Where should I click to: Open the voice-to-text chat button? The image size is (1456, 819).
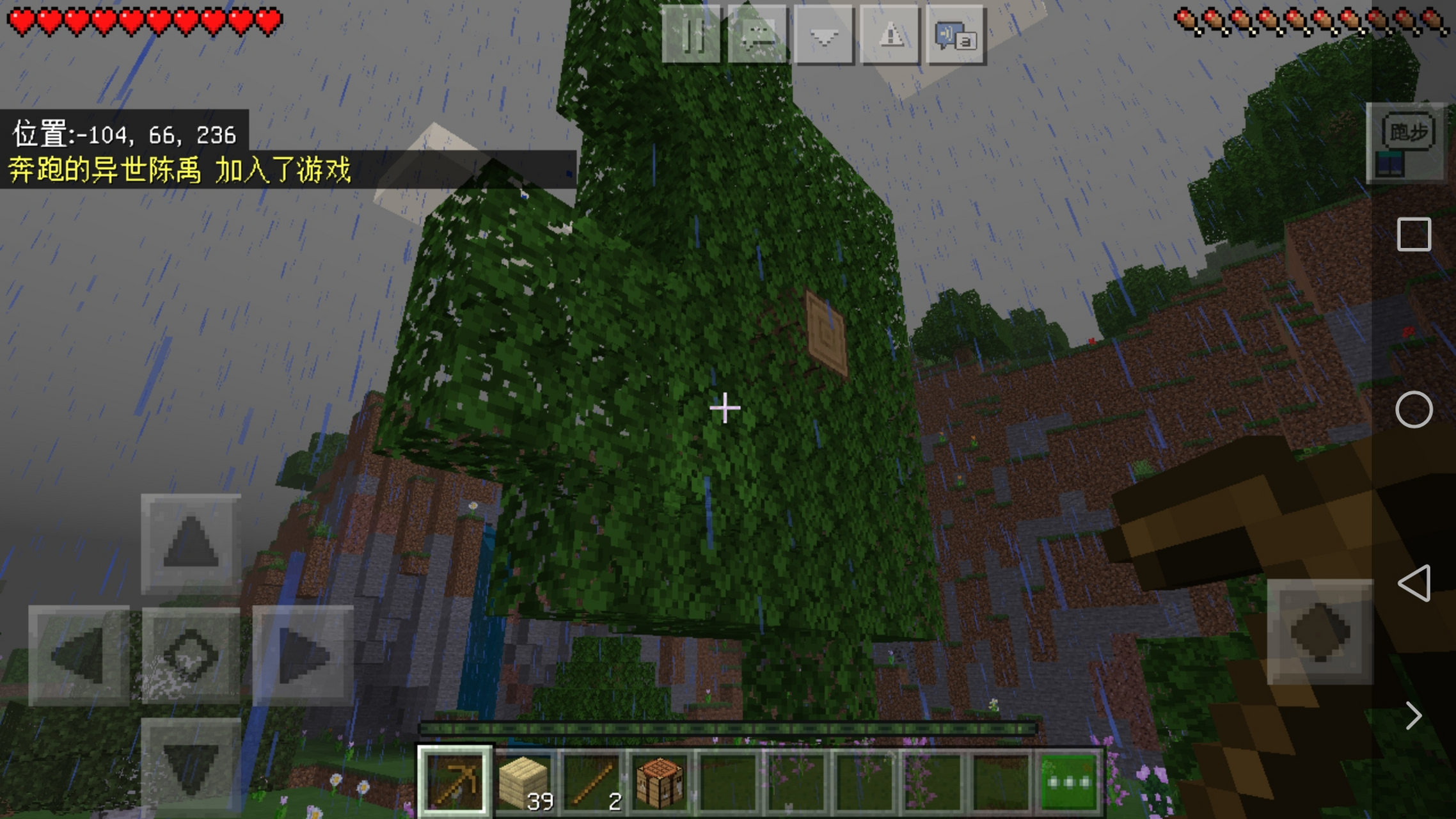(x=956, y=35)
